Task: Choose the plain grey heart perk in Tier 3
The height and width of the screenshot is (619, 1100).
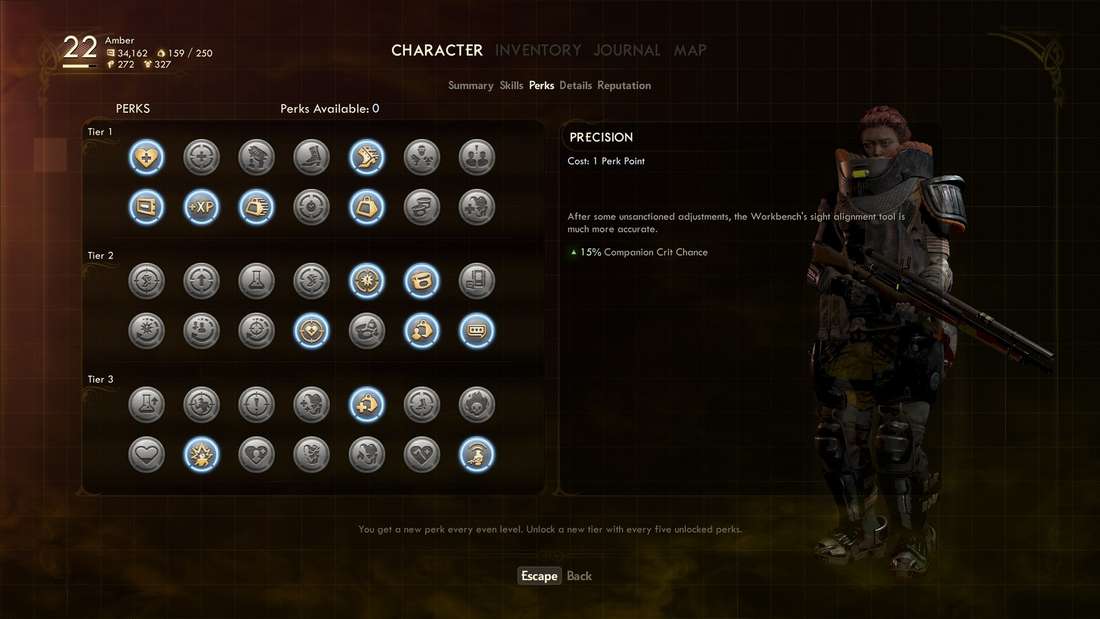Action: [x=146, y=455]
